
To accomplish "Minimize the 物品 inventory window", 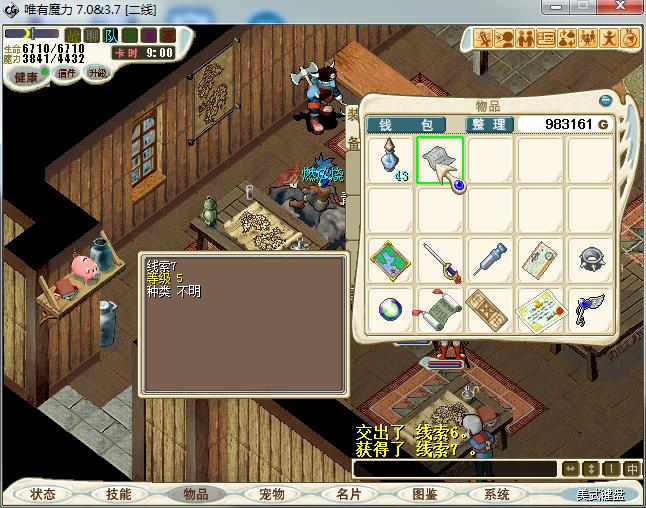I will coord(605,100).
